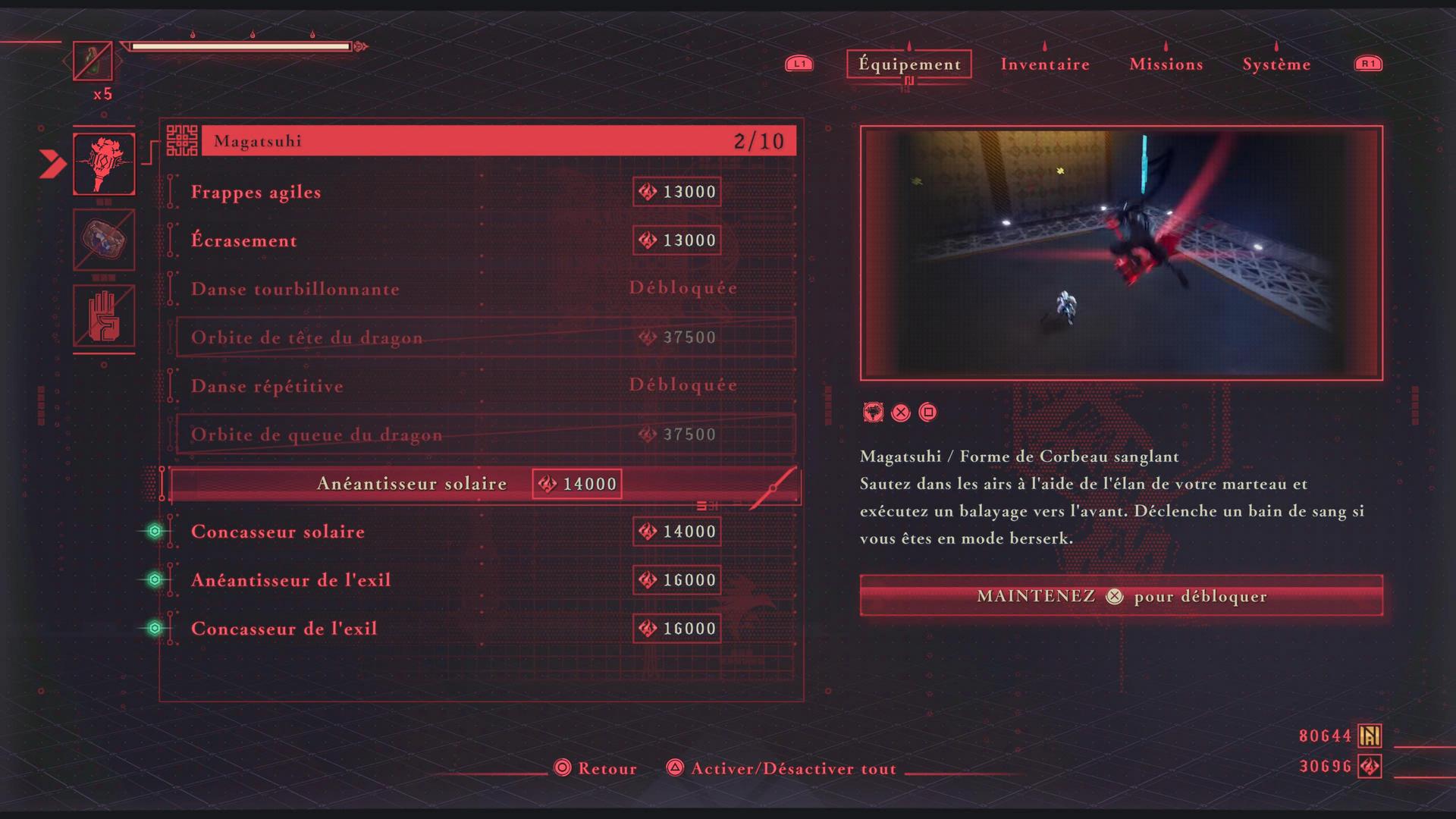Select the Anéantisseur solaire skill
This screenshot has width=1456, height=819.
tap(412, 484)
